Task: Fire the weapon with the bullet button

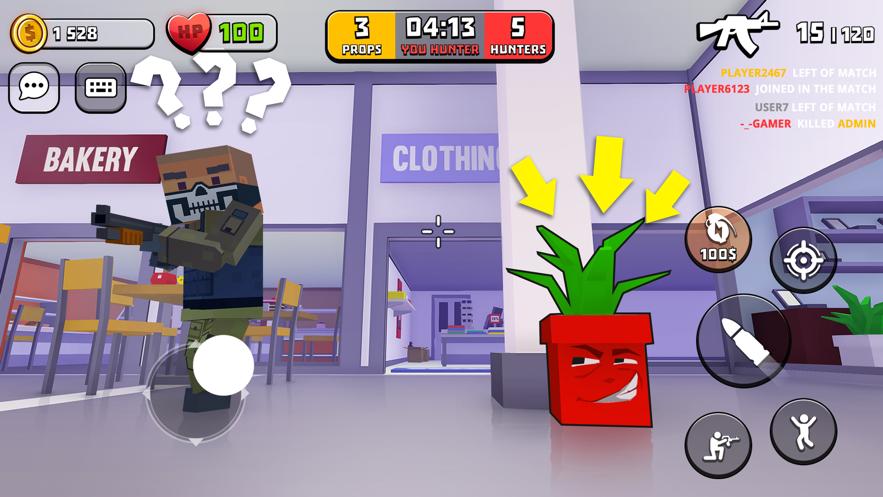Action: tap(743, 340)
